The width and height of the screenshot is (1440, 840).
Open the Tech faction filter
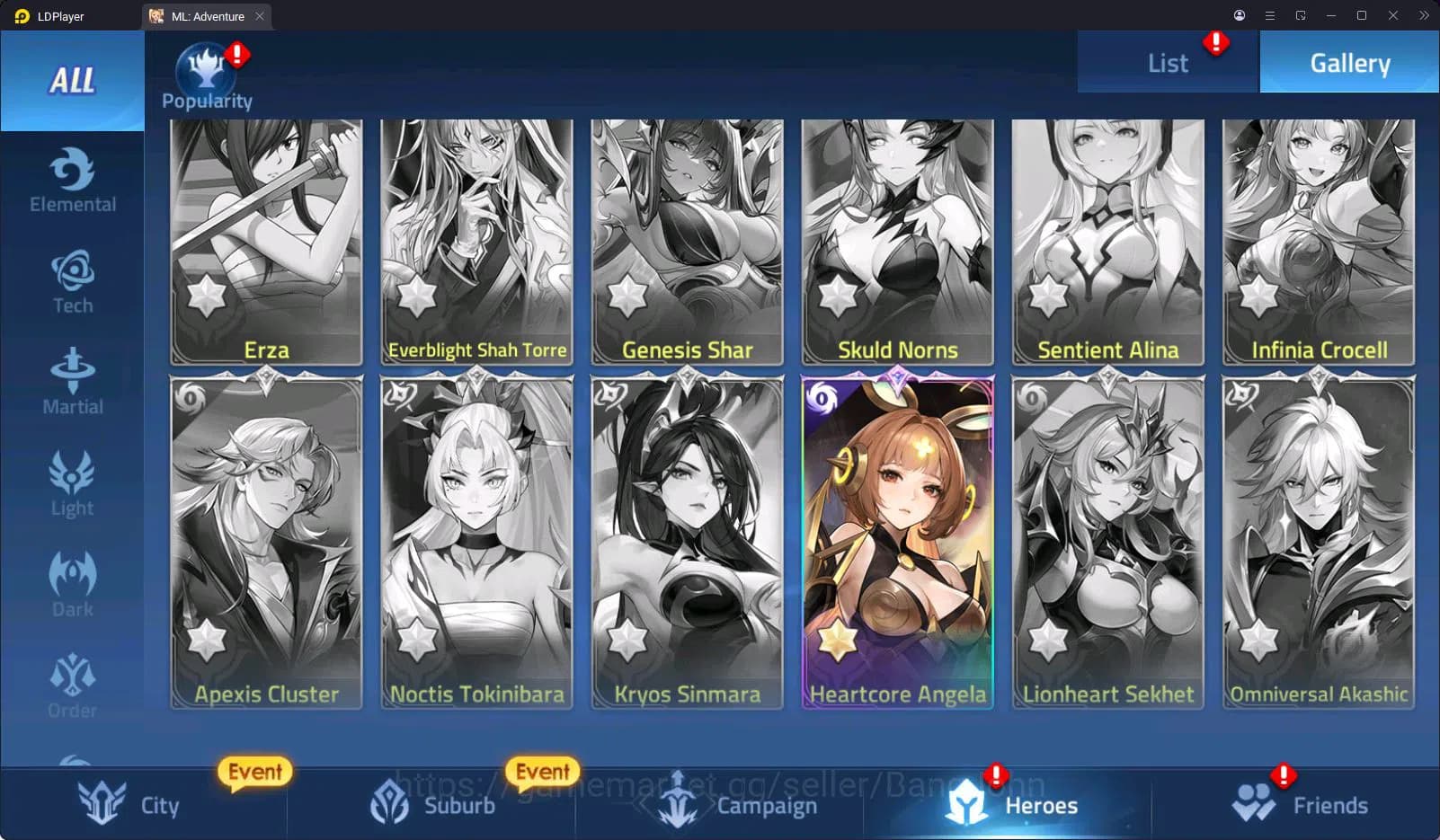pos(72,280)
